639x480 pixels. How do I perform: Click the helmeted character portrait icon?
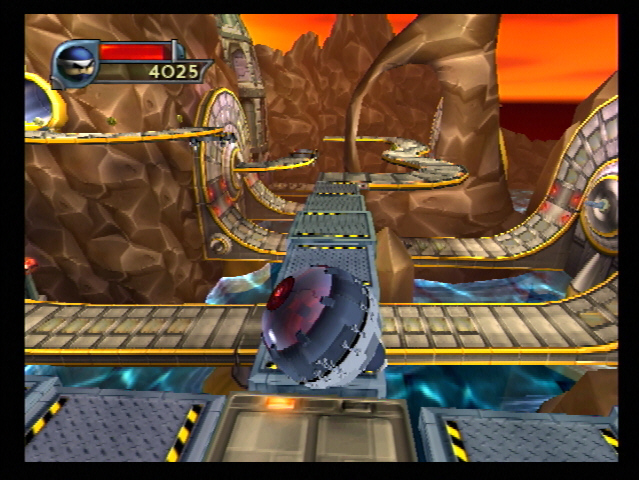75,63
